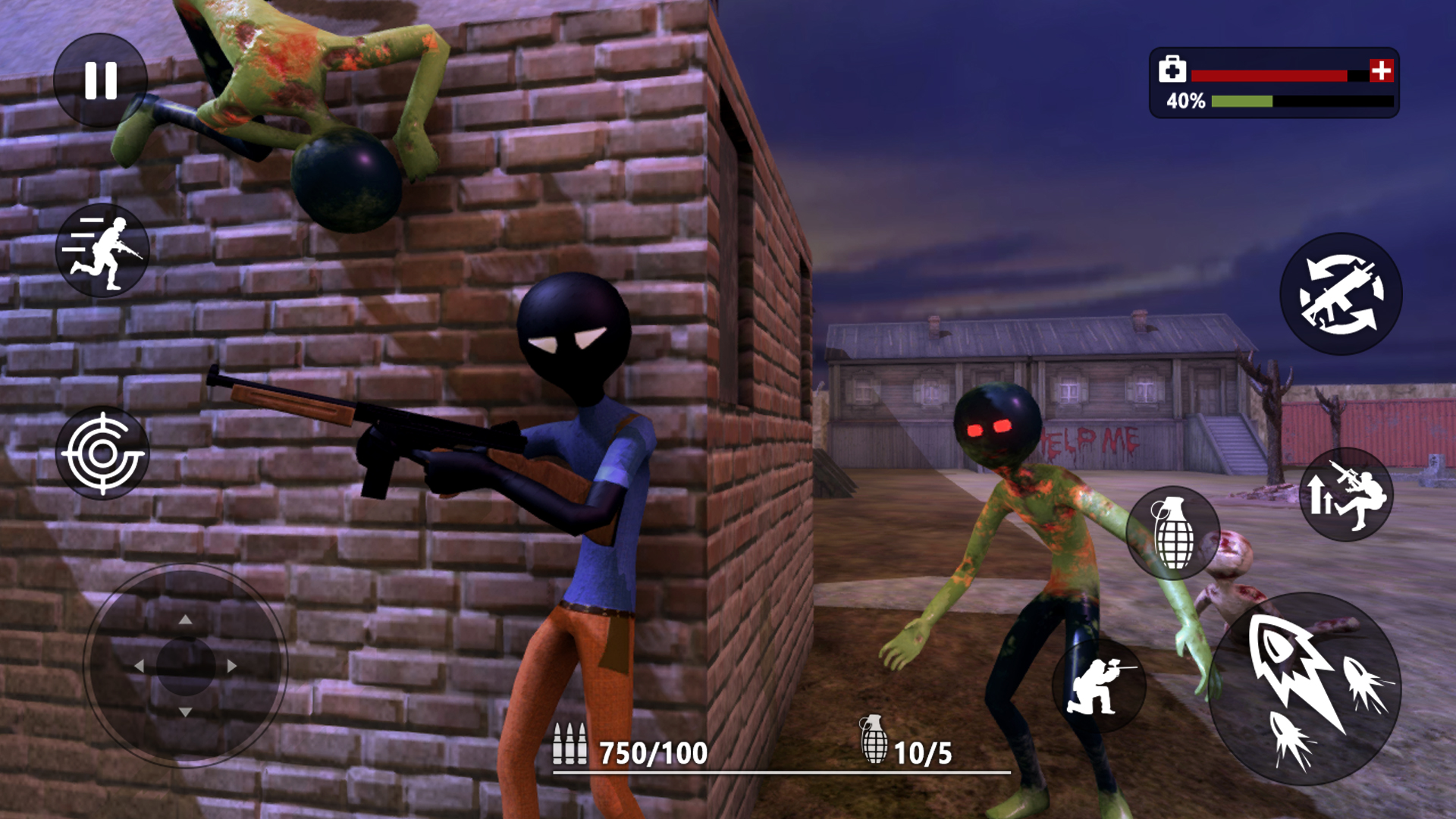Screen dimensions: 1456x819
Task: Tap the red plus health refill button
Action: (1382, 71)
